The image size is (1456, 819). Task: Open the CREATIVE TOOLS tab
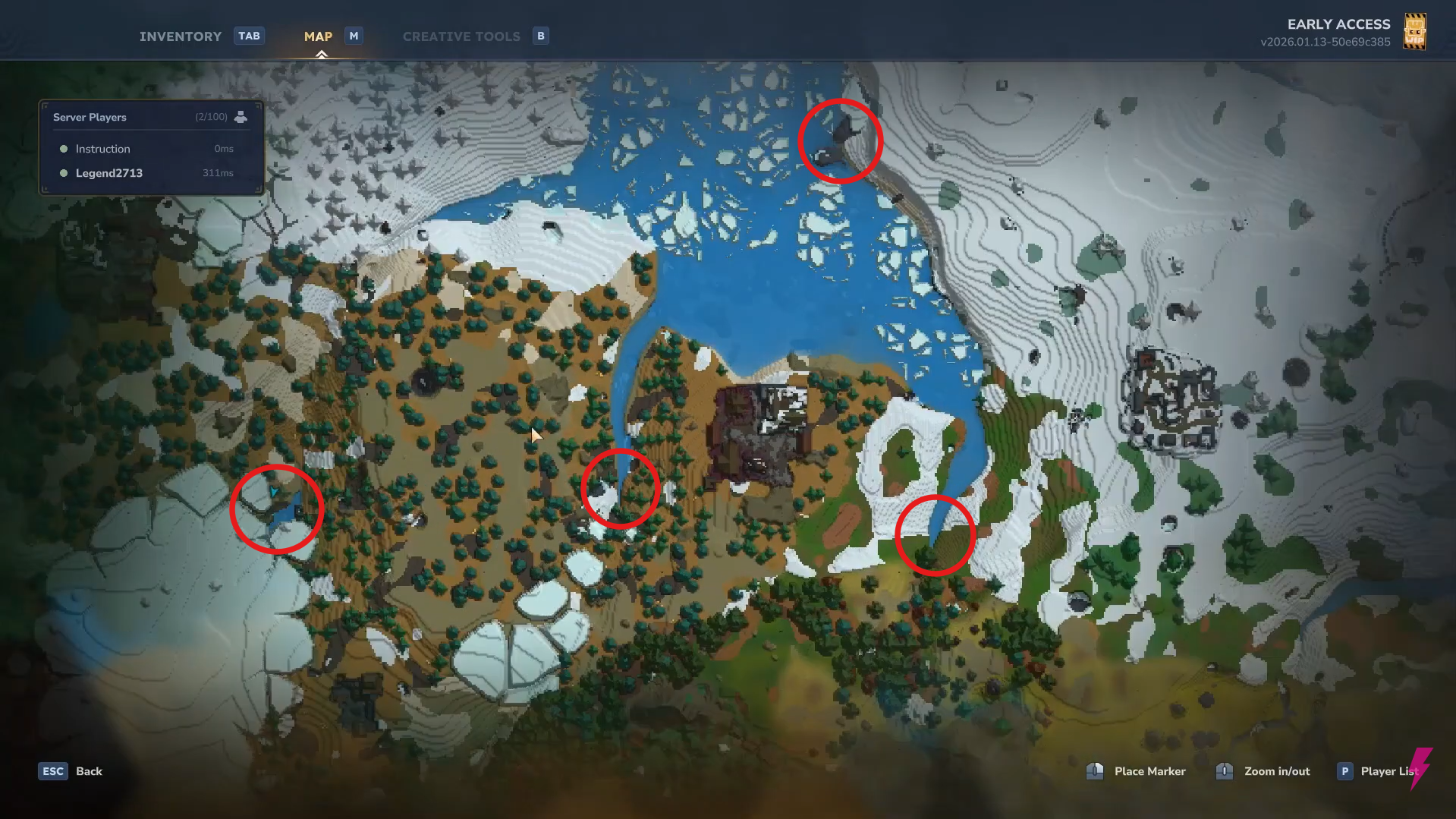pos(461,36)
